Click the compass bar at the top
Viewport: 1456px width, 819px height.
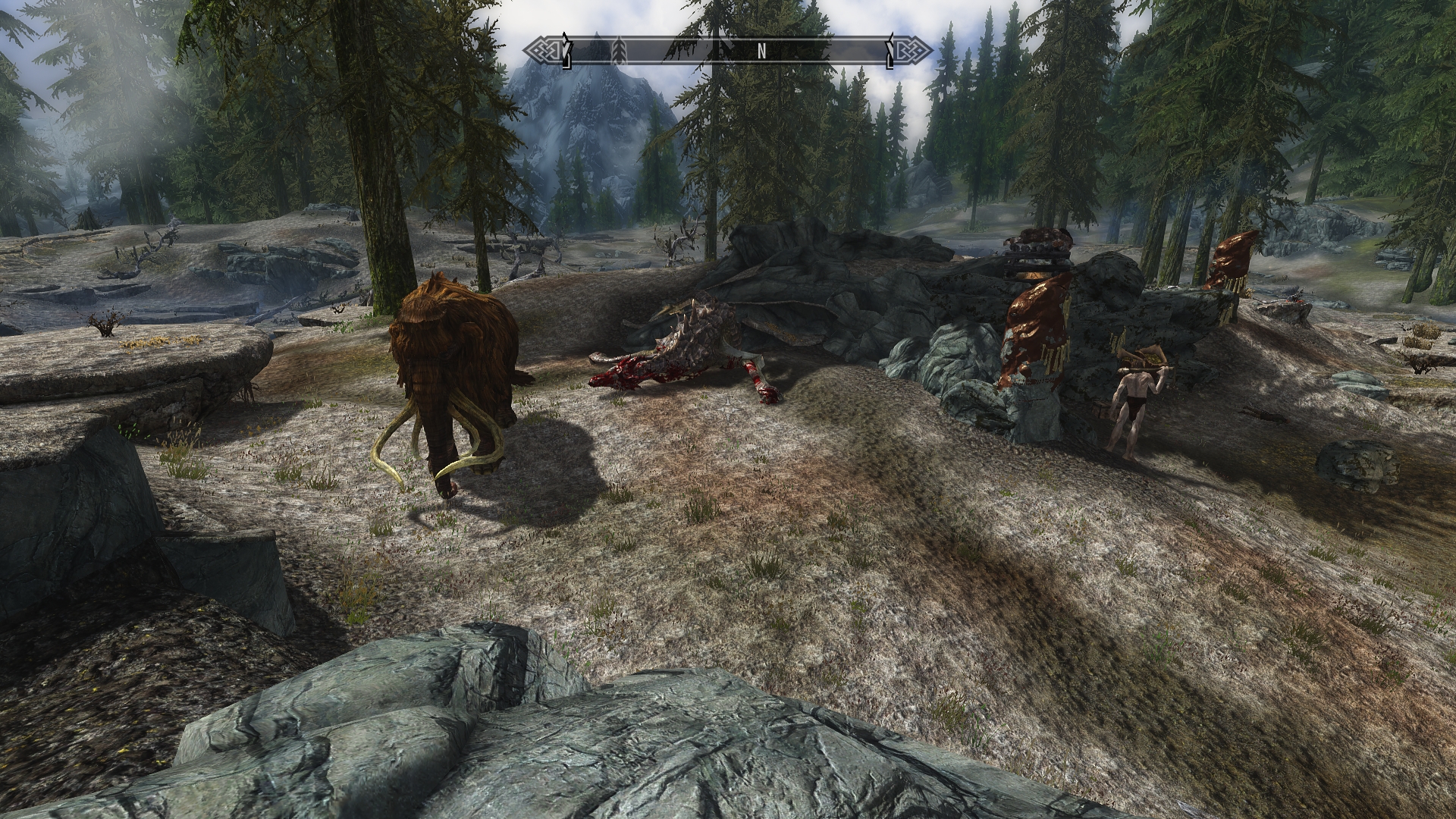pyautogui.click(x=728, y=52)
